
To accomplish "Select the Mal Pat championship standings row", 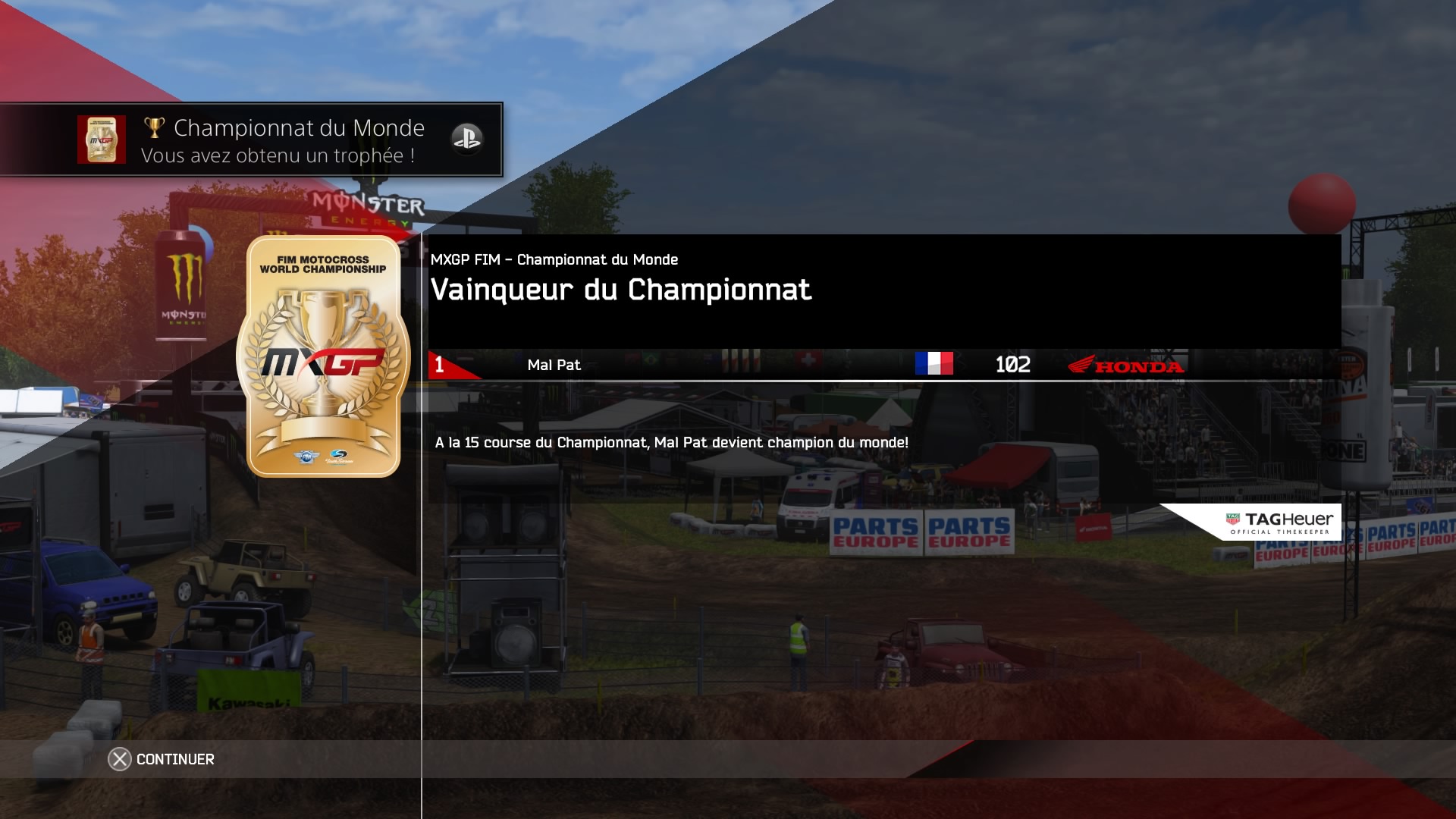I will pos(808,365).
